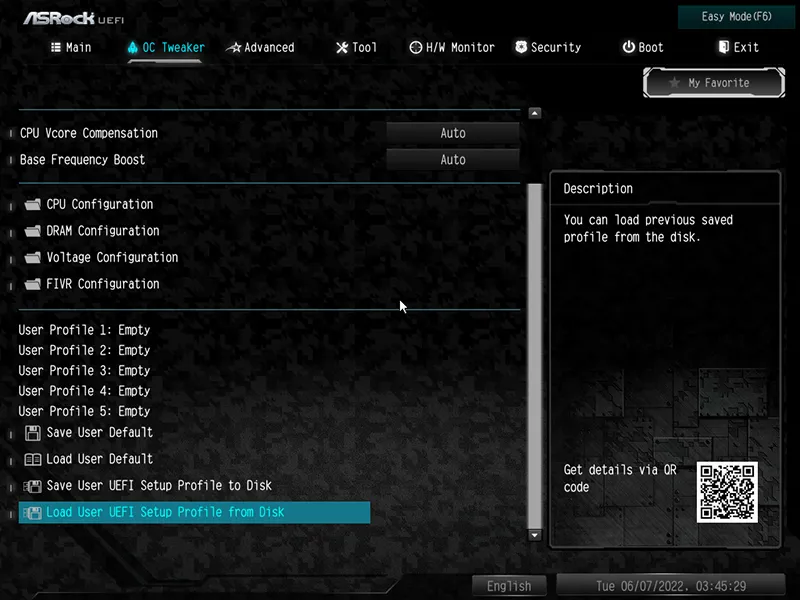This screenshot has height=600, width=800.
Task: Save User UEFI Setup Profile to Disk
Action: [x=158, y=486]
